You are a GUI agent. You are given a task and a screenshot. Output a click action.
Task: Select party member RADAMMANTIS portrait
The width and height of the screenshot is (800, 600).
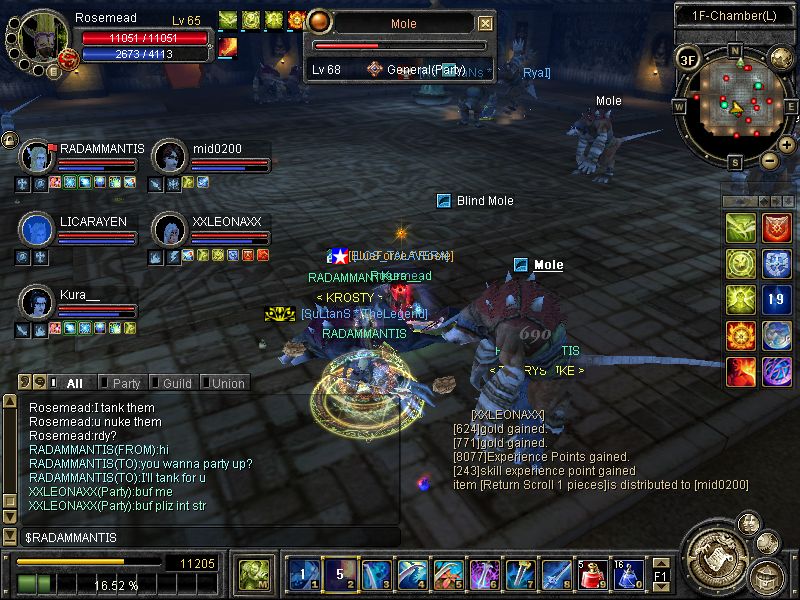37,157
